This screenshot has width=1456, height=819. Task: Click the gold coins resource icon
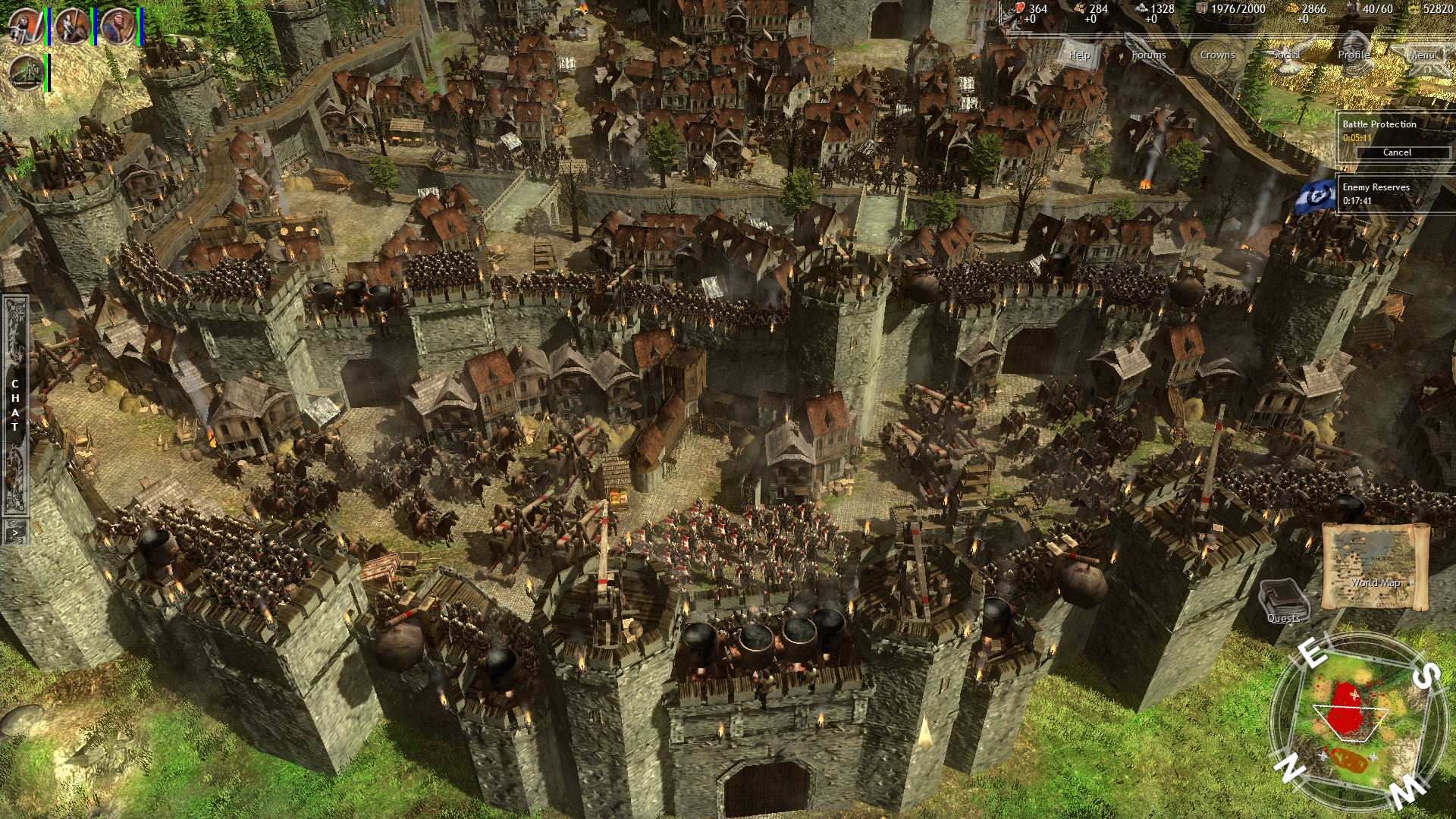[1291, 9]
